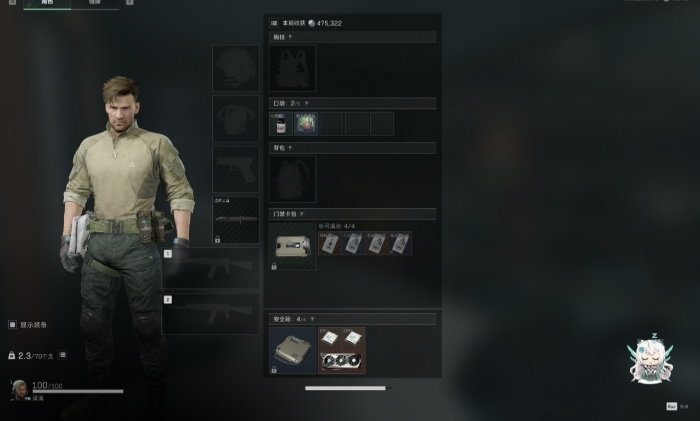This screenshot has width=700, height=421.
Task: Select the graphics card in the safe box
Action: (x=342, y=358)
